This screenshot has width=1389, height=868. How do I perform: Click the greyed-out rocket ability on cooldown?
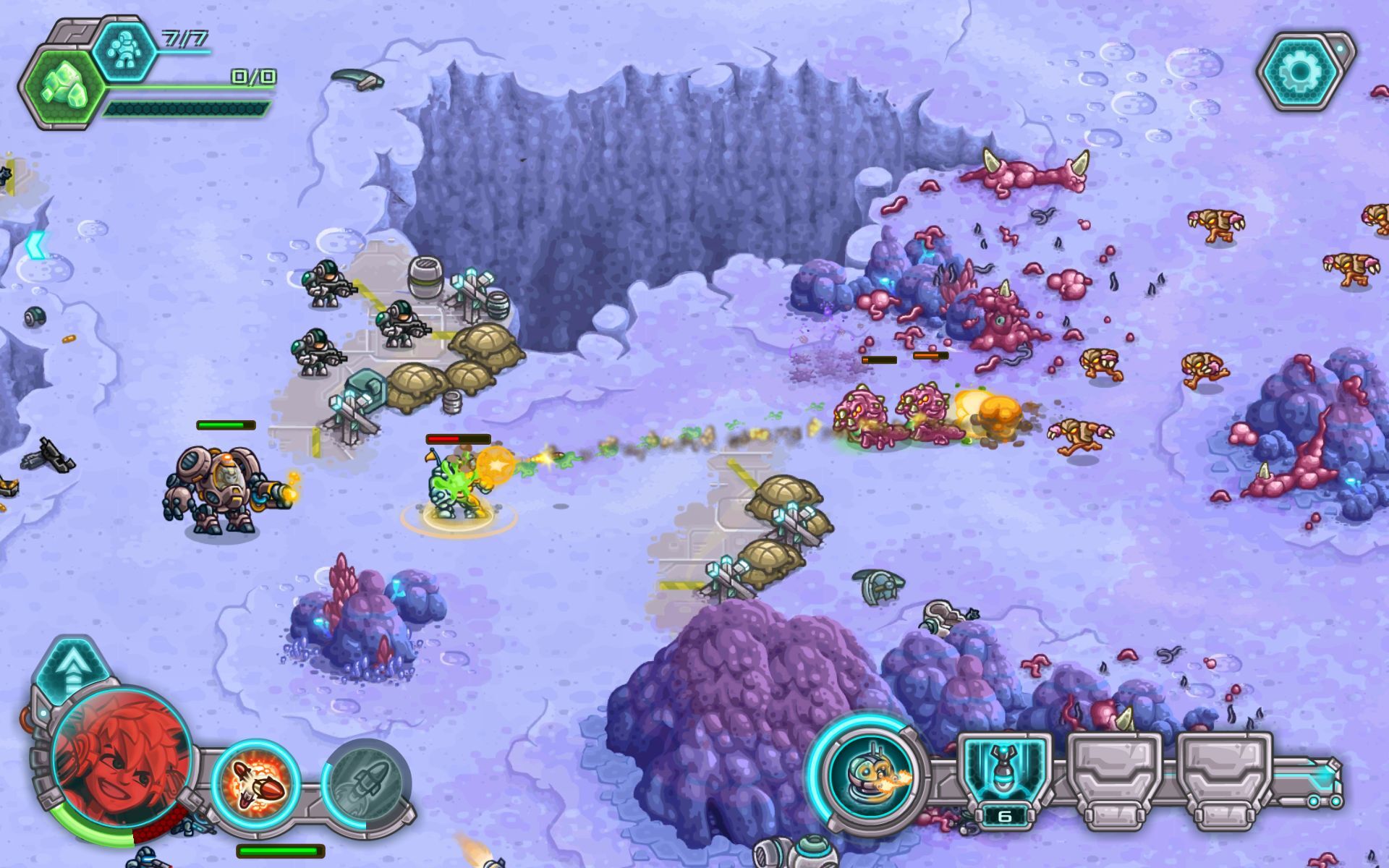click(x=365, y=784)
